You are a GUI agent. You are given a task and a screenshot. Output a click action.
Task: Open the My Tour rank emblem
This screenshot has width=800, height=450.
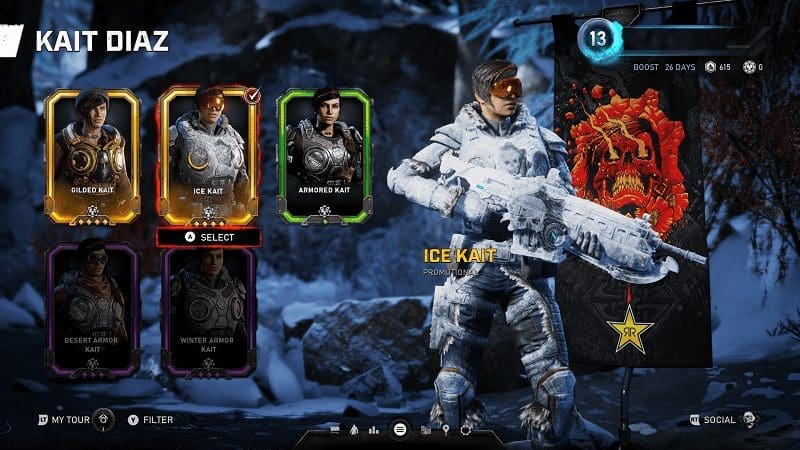tap(104, 420)
